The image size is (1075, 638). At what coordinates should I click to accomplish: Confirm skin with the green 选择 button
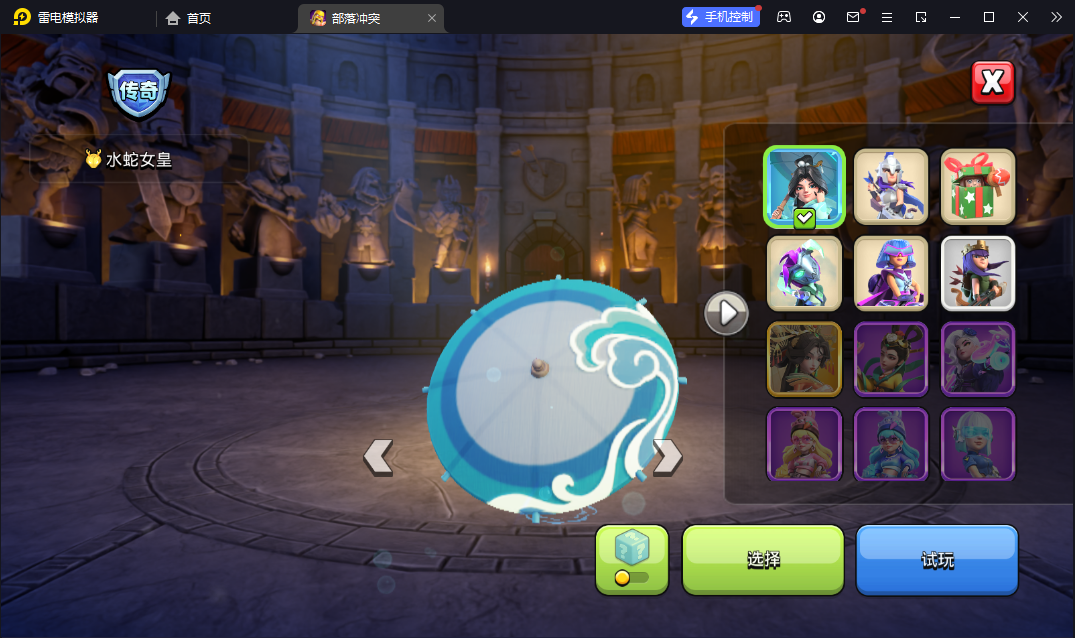point(763,560)
